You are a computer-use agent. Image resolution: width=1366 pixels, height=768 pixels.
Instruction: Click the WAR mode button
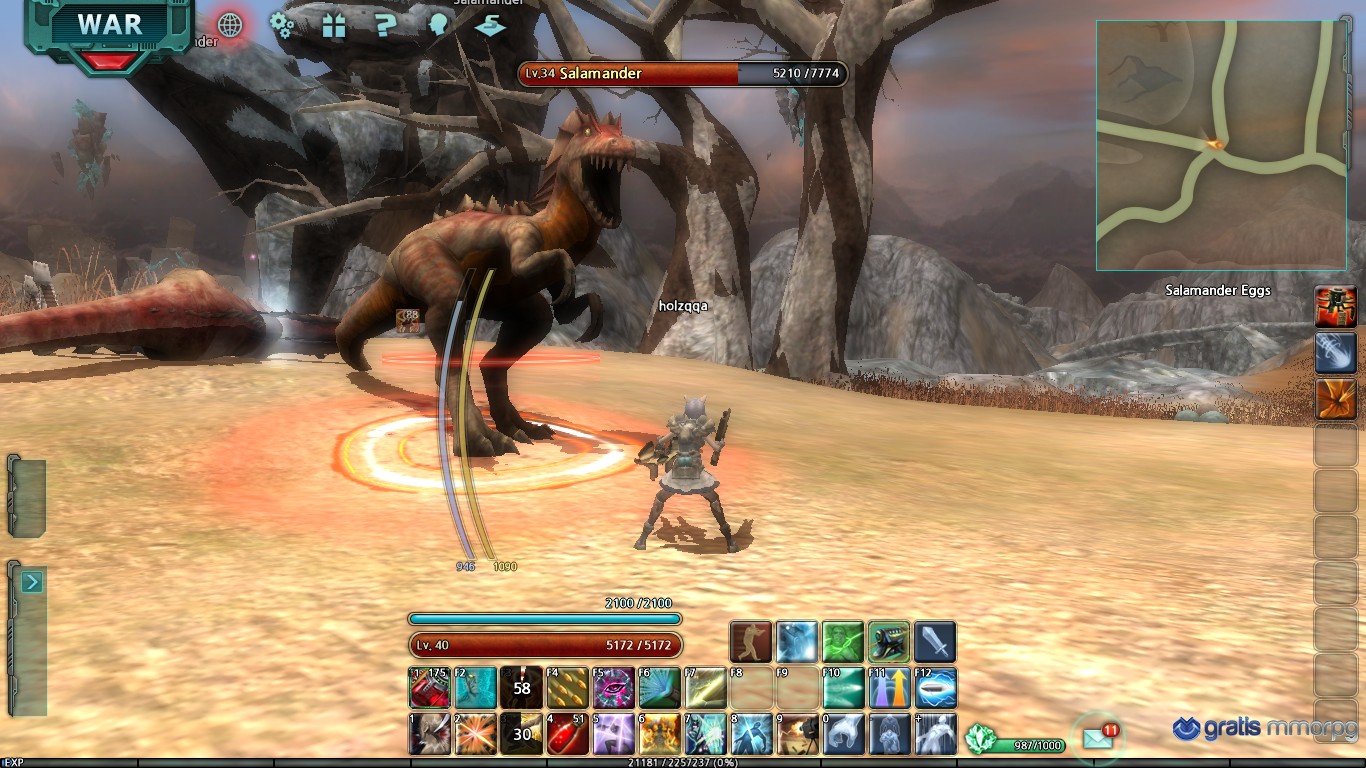(109, 27)
